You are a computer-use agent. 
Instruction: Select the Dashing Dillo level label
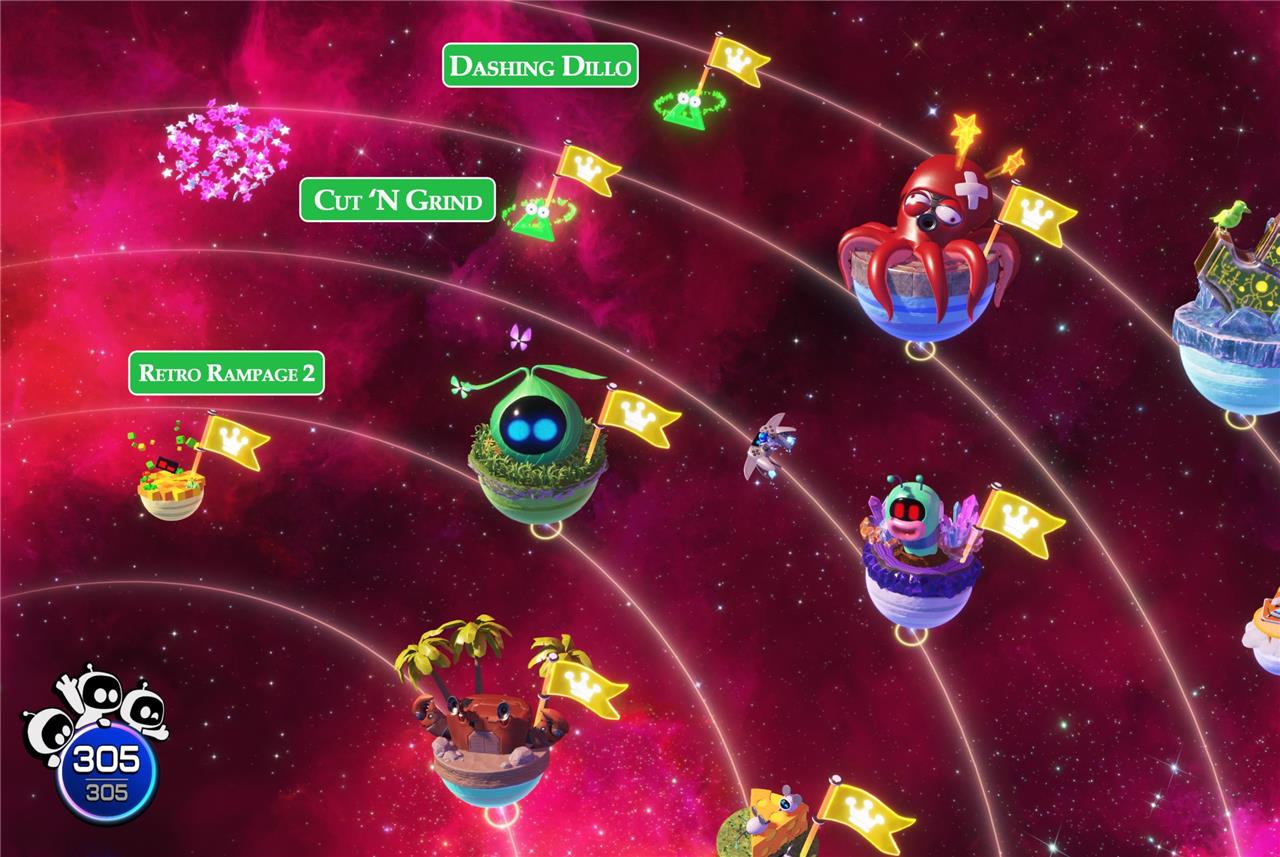point(540,66)
